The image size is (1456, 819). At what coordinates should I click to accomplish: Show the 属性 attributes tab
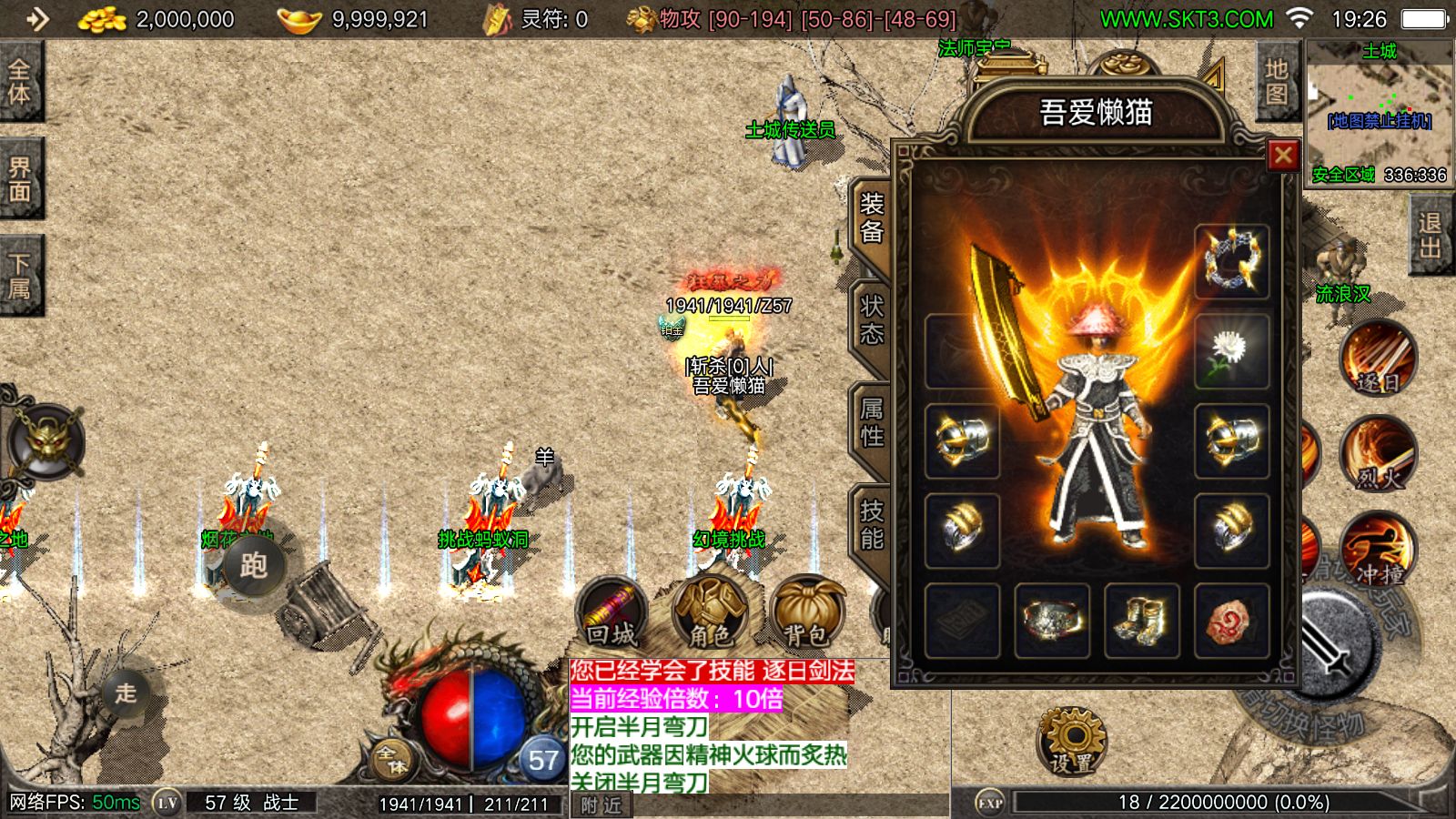tap(872, 423)
